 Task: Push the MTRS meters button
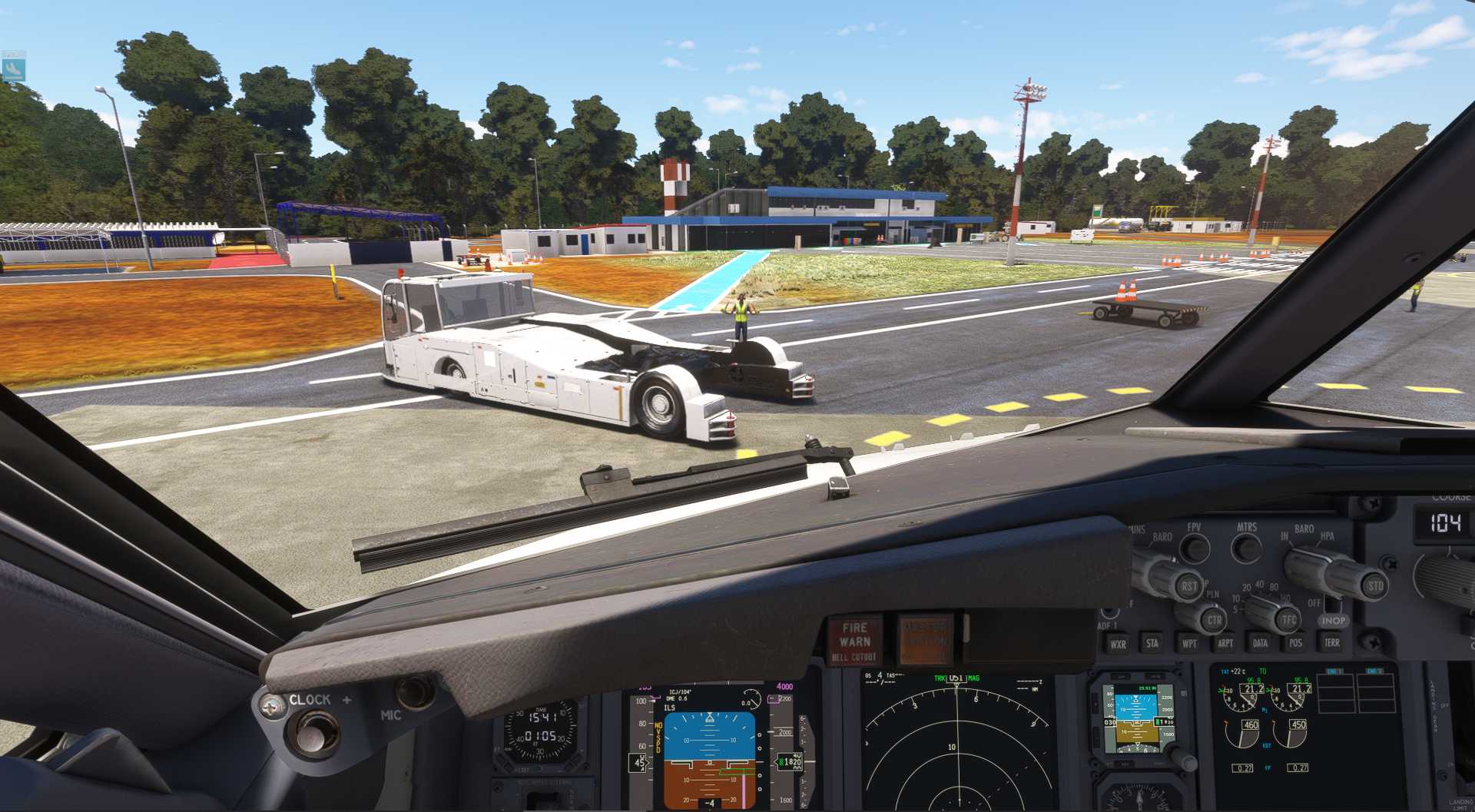[1246, 548]
